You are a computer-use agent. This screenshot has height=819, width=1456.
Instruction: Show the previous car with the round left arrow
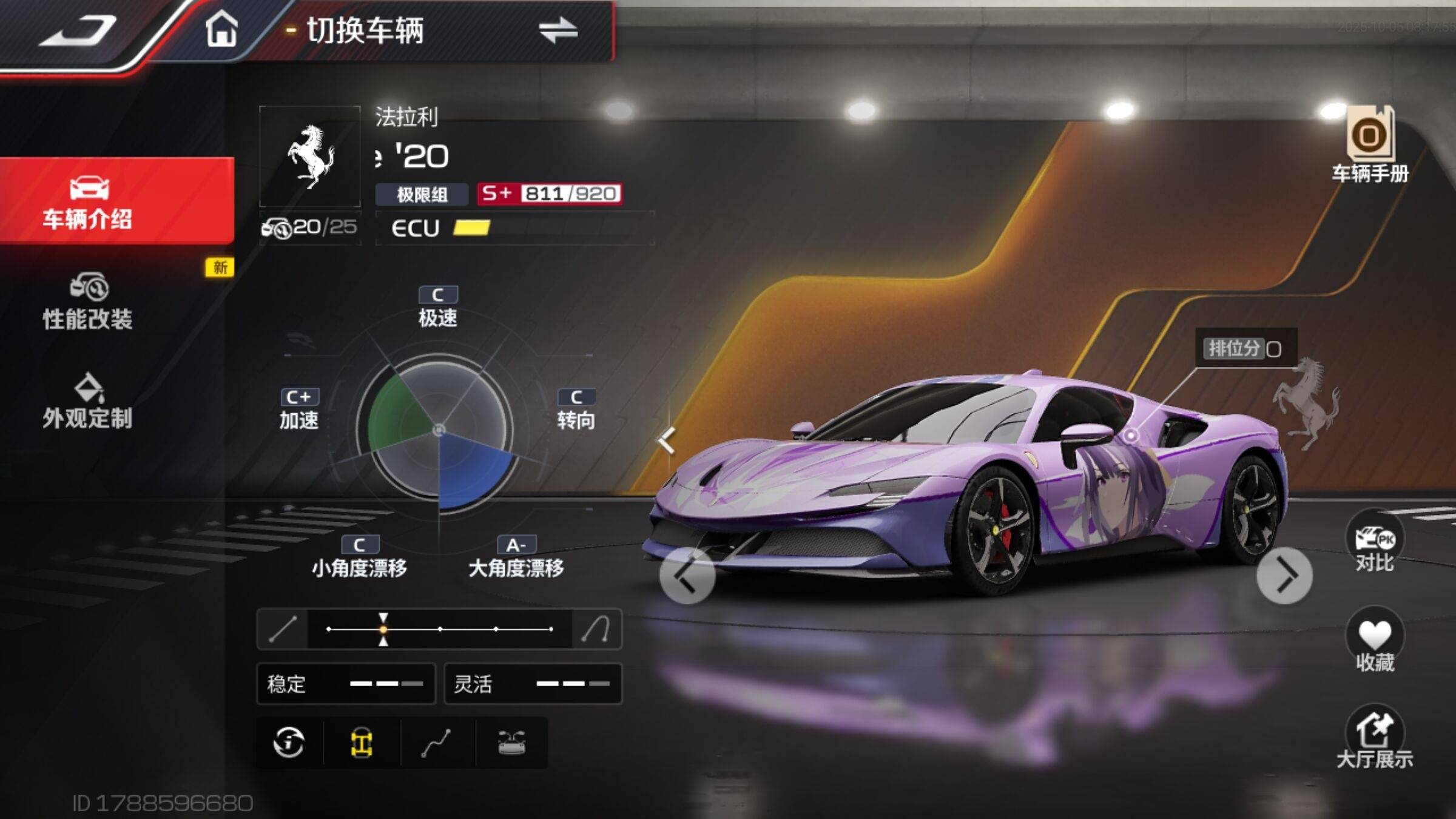pos(687,576)
